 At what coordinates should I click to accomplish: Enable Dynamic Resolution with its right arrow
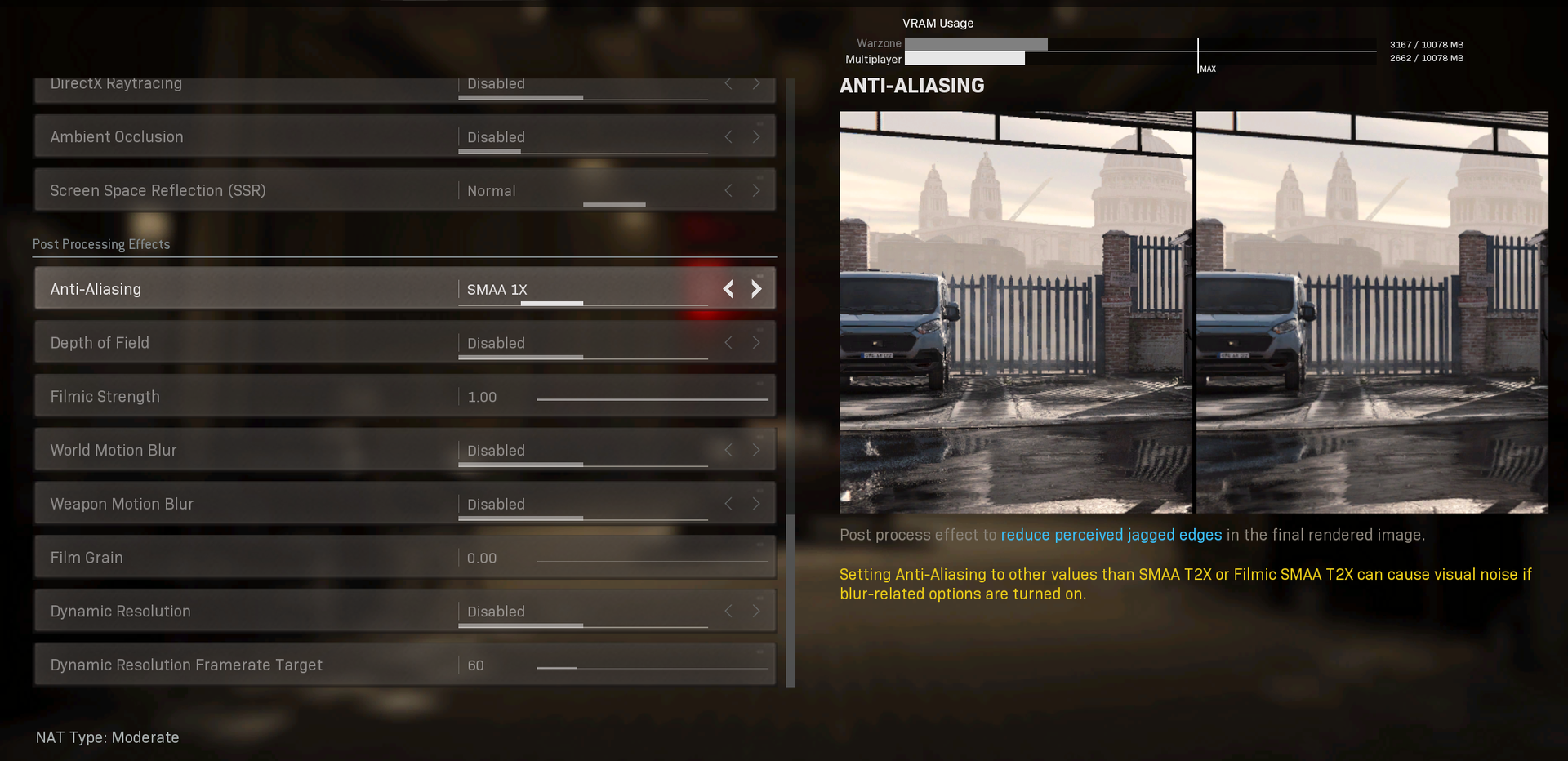(x=756, y=612)
